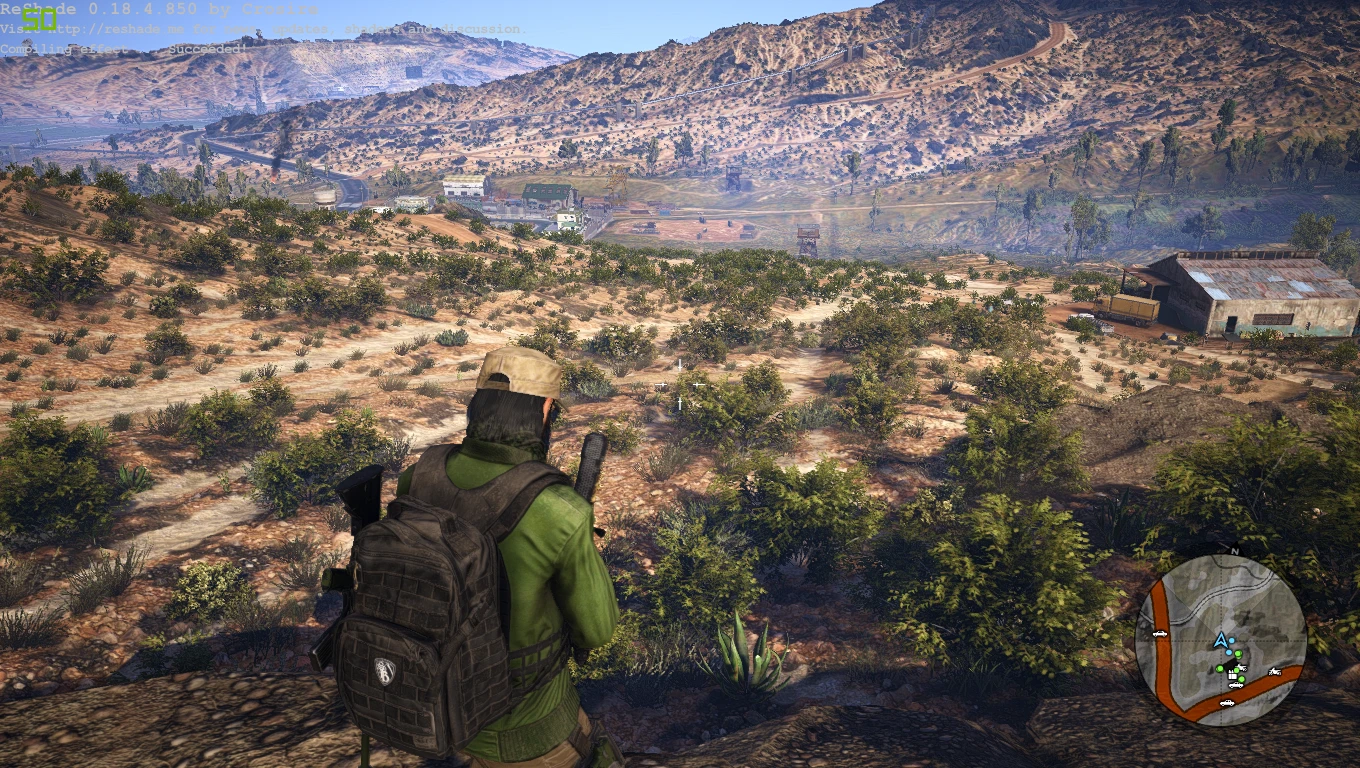Click a blue teammate dot beside the player arrow

pos(1232,640)
